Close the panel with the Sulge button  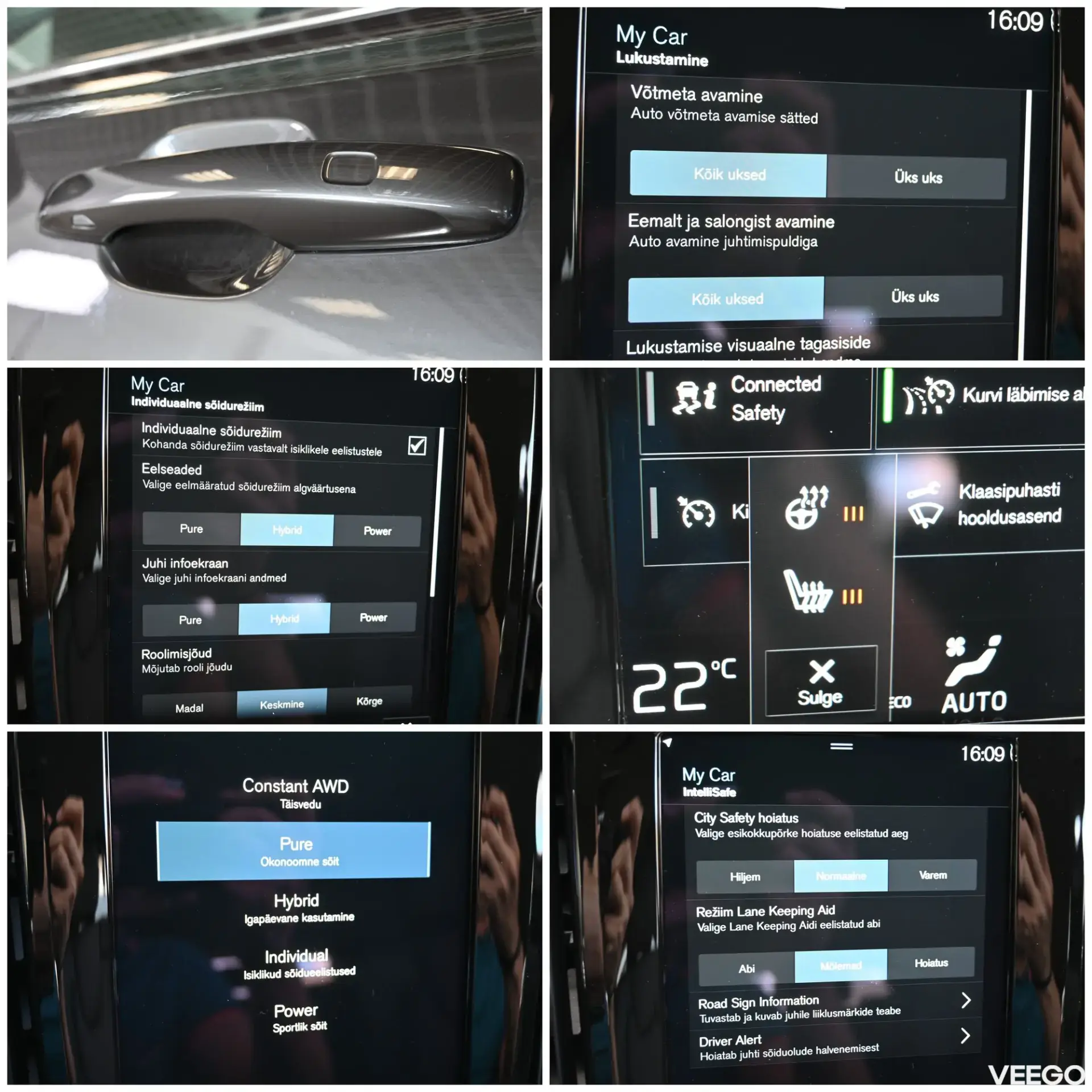[x=820, y=681]
